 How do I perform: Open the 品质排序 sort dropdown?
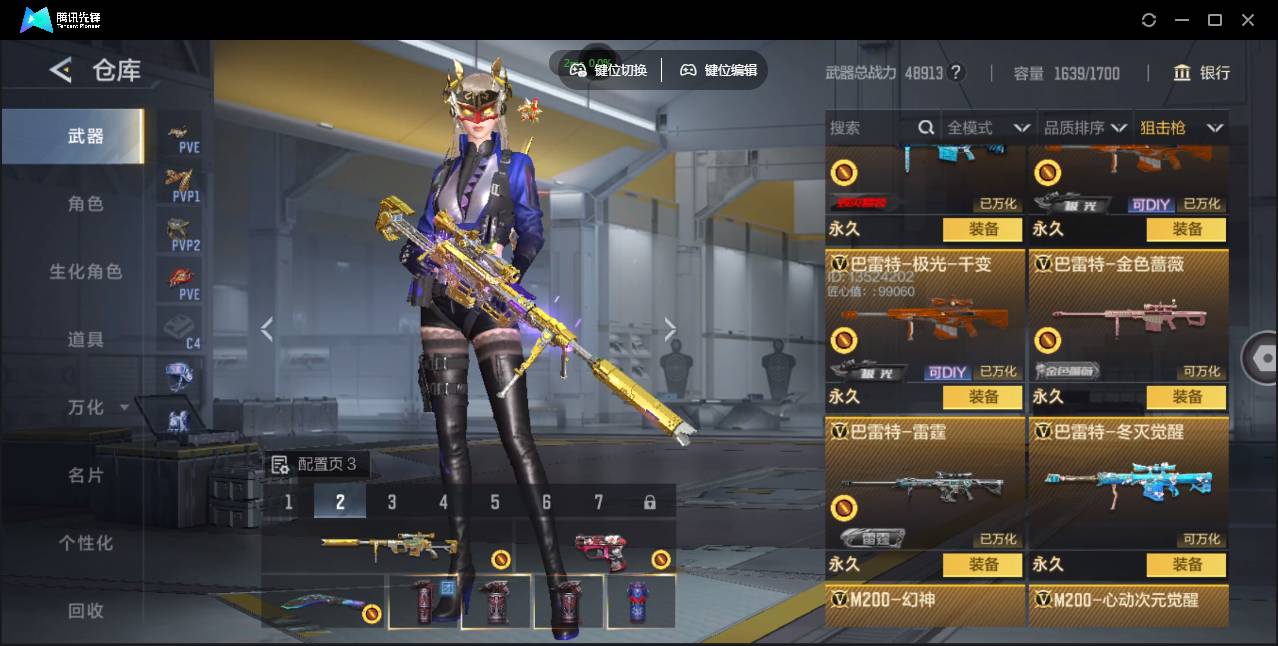(x=1085, y=128)
